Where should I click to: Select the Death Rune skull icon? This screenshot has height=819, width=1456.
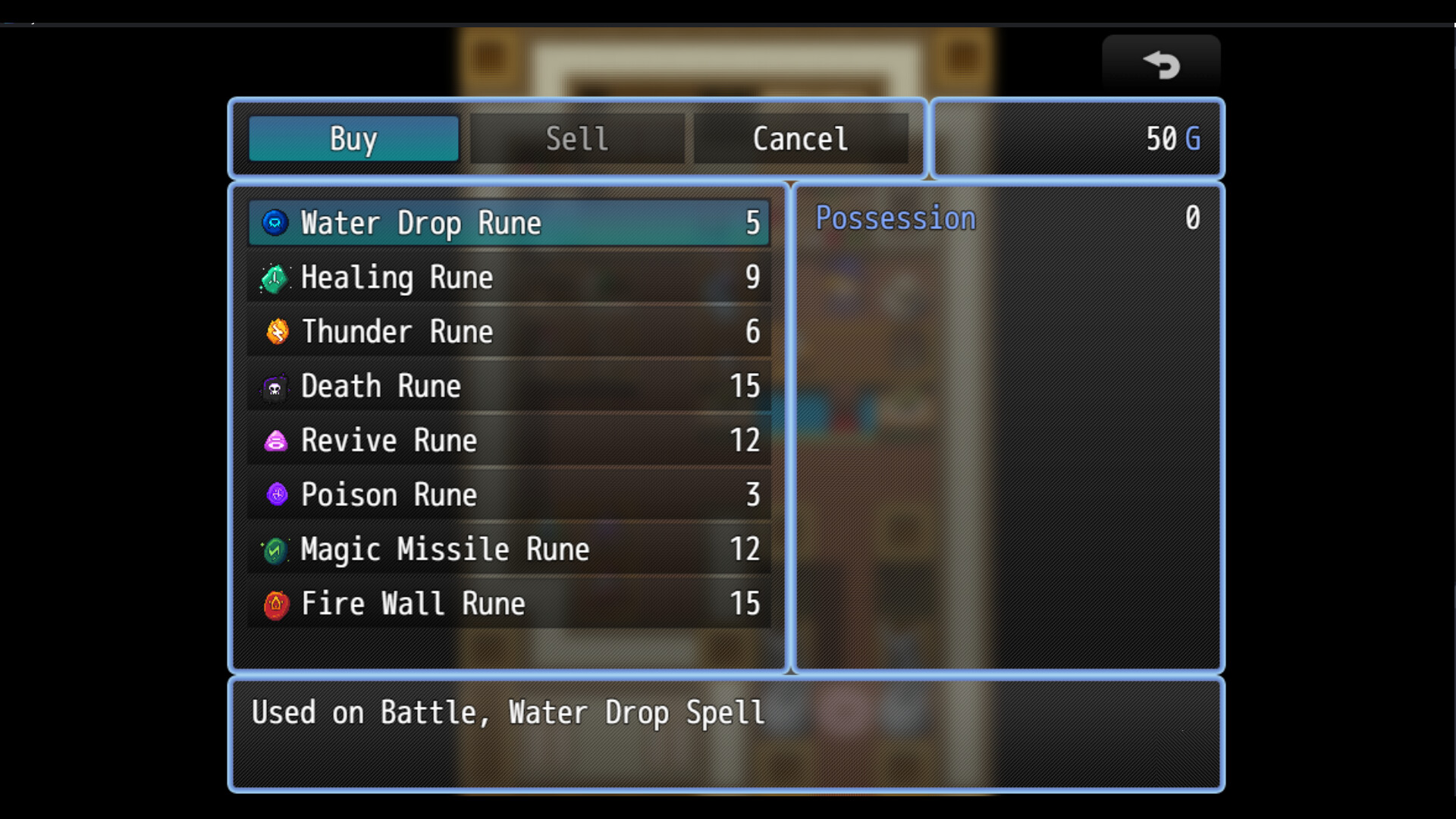click(x=275, y=386)
